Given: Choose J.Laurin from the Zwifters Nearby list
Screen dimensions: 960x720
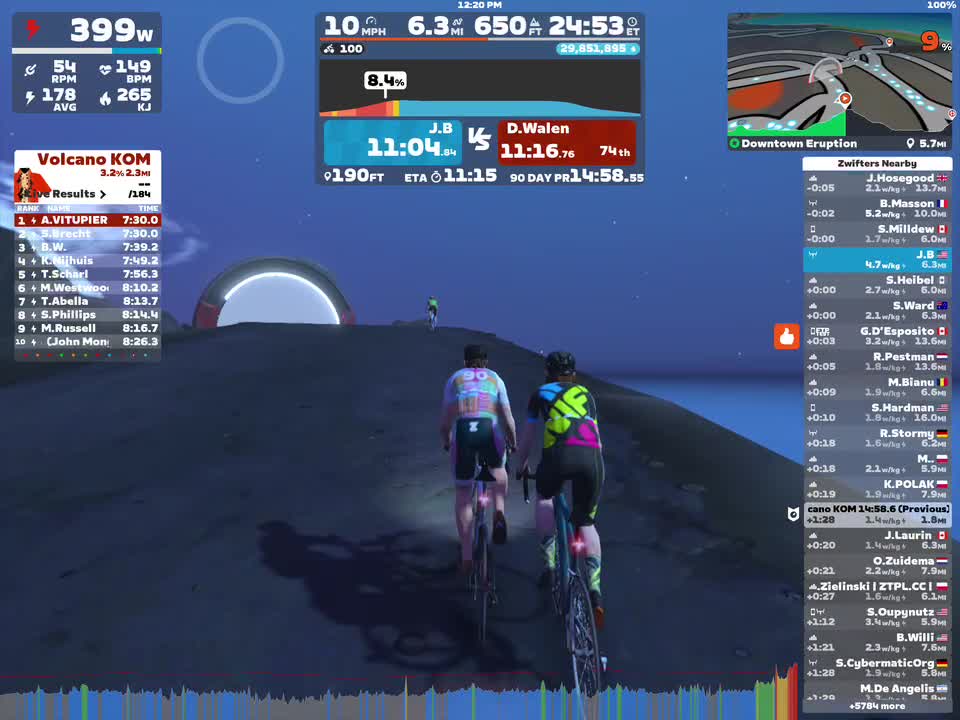Looking at the screenshot, I should pos(877,540).
